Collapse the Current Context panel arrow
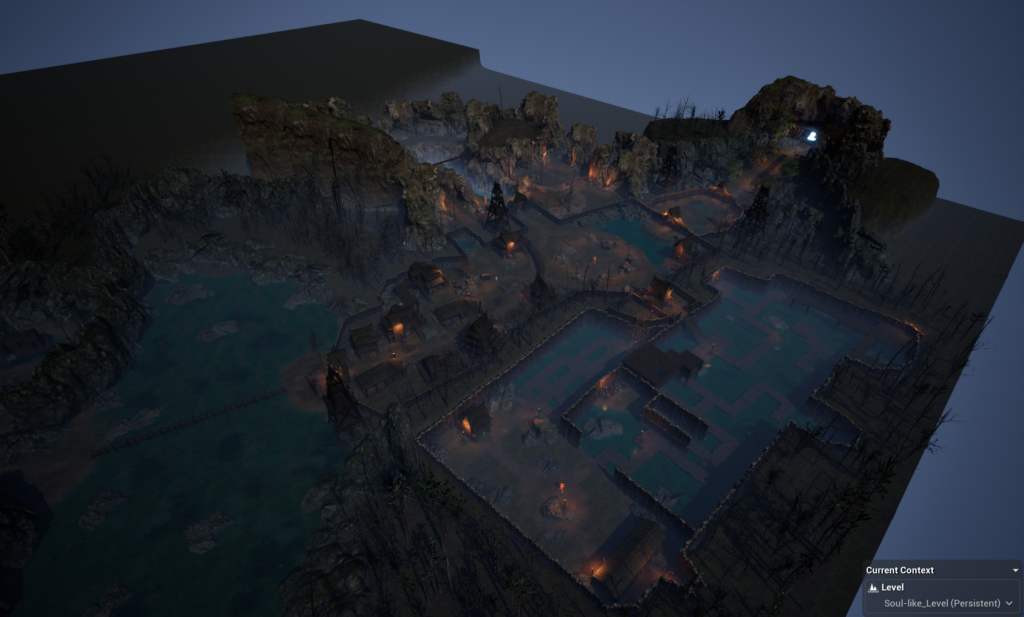The width and height of the screenshot is (1024, 617). (x=1015, y=570)
